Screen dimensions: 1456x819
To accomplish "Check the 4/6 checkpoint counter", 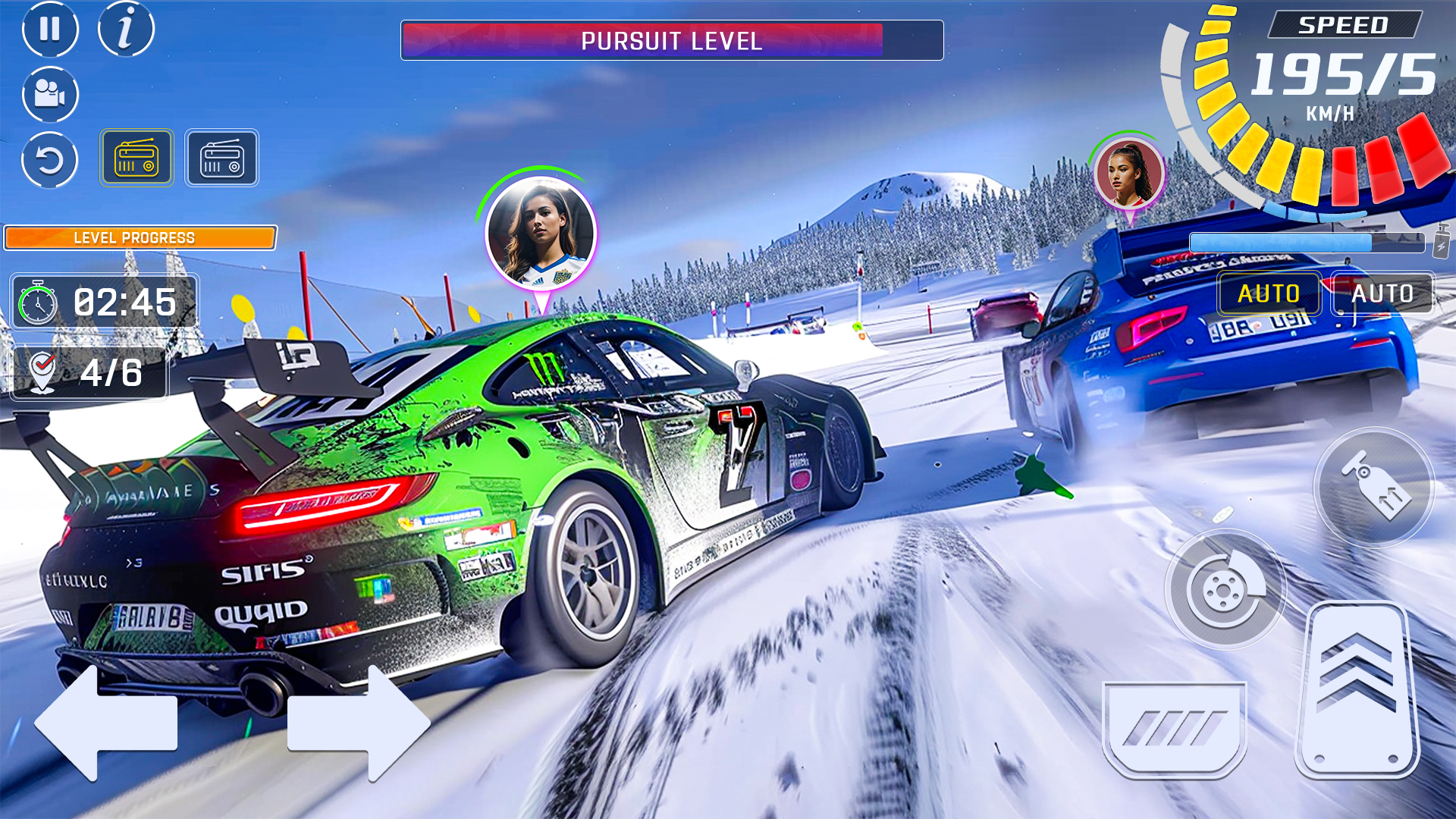I will click(89, 372).
